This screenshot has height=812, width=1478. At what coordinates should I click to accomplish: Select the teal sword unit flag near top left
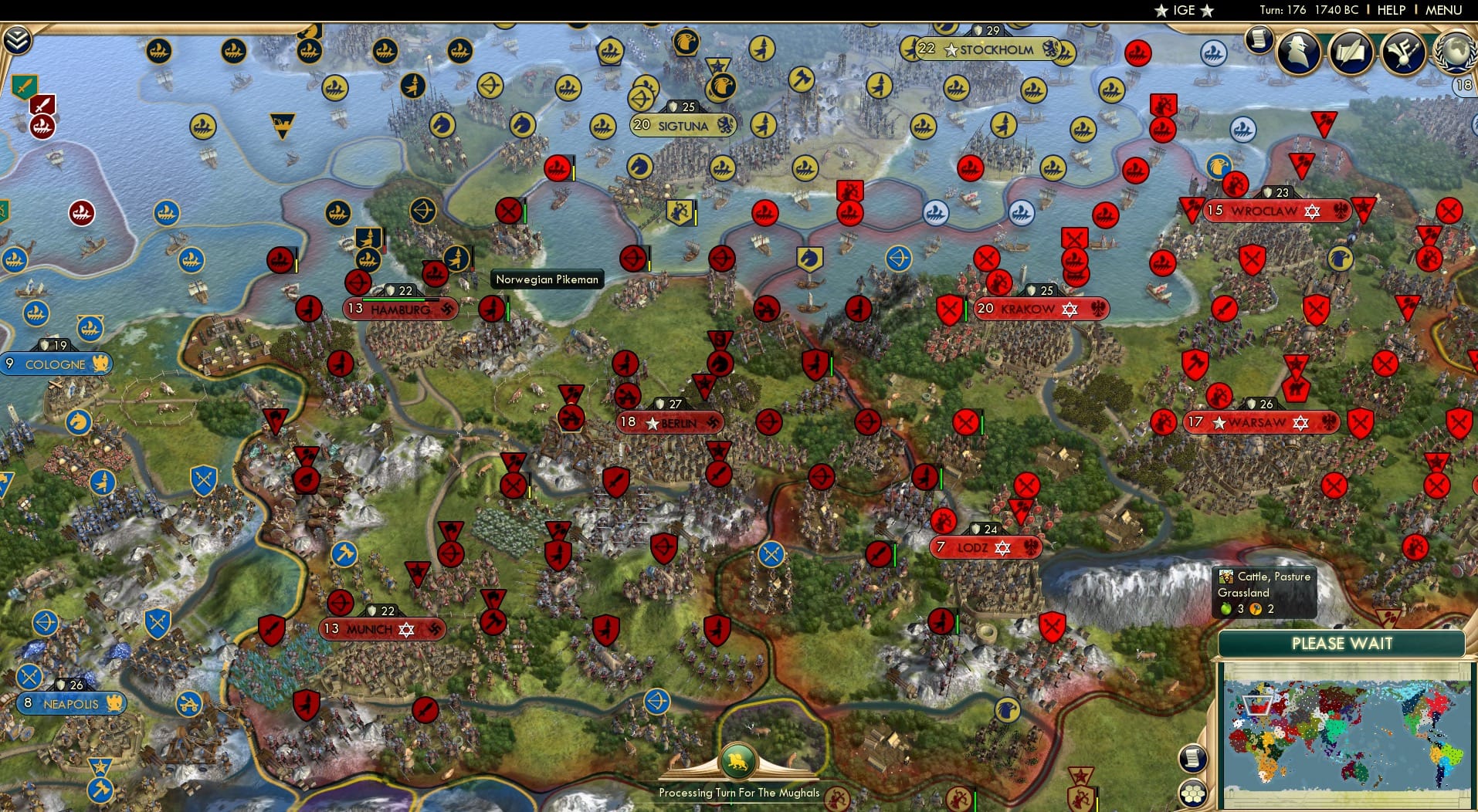23,86
